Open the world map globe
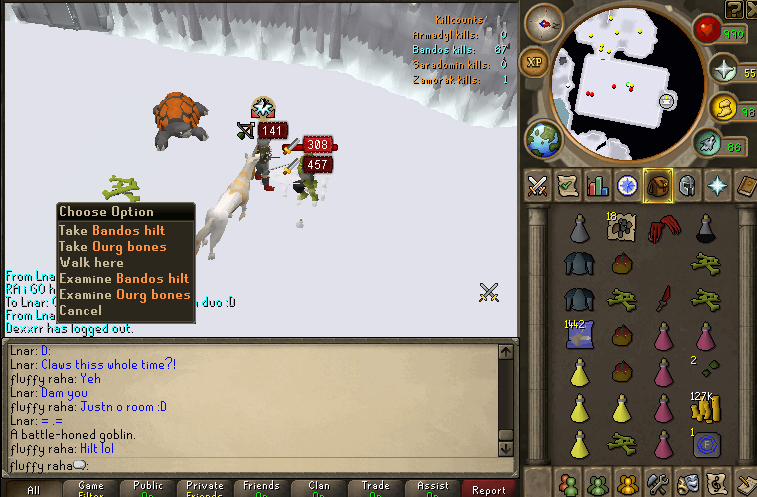 [541, 138]
